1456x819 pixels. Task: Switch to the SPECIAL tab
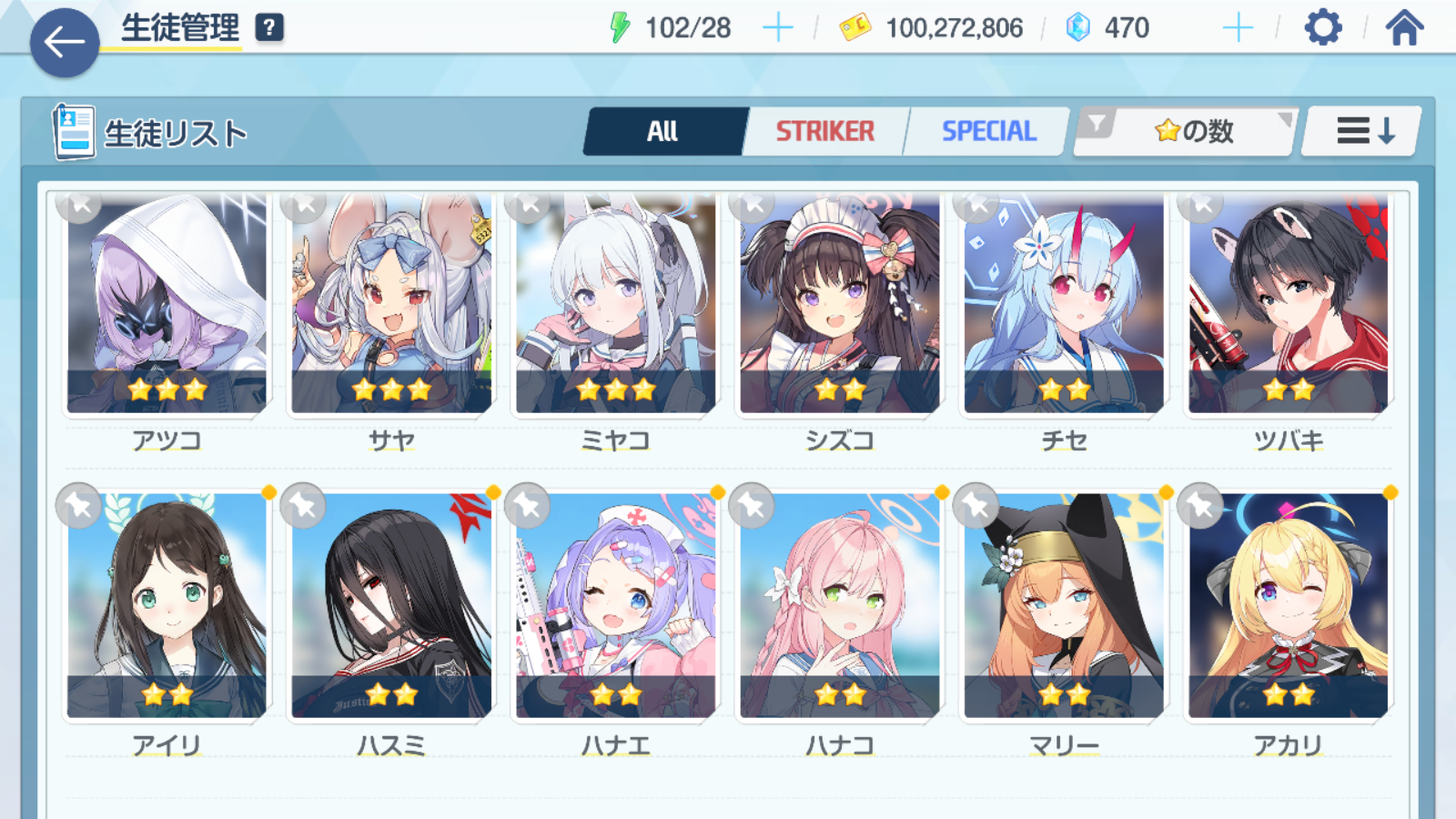988,132
